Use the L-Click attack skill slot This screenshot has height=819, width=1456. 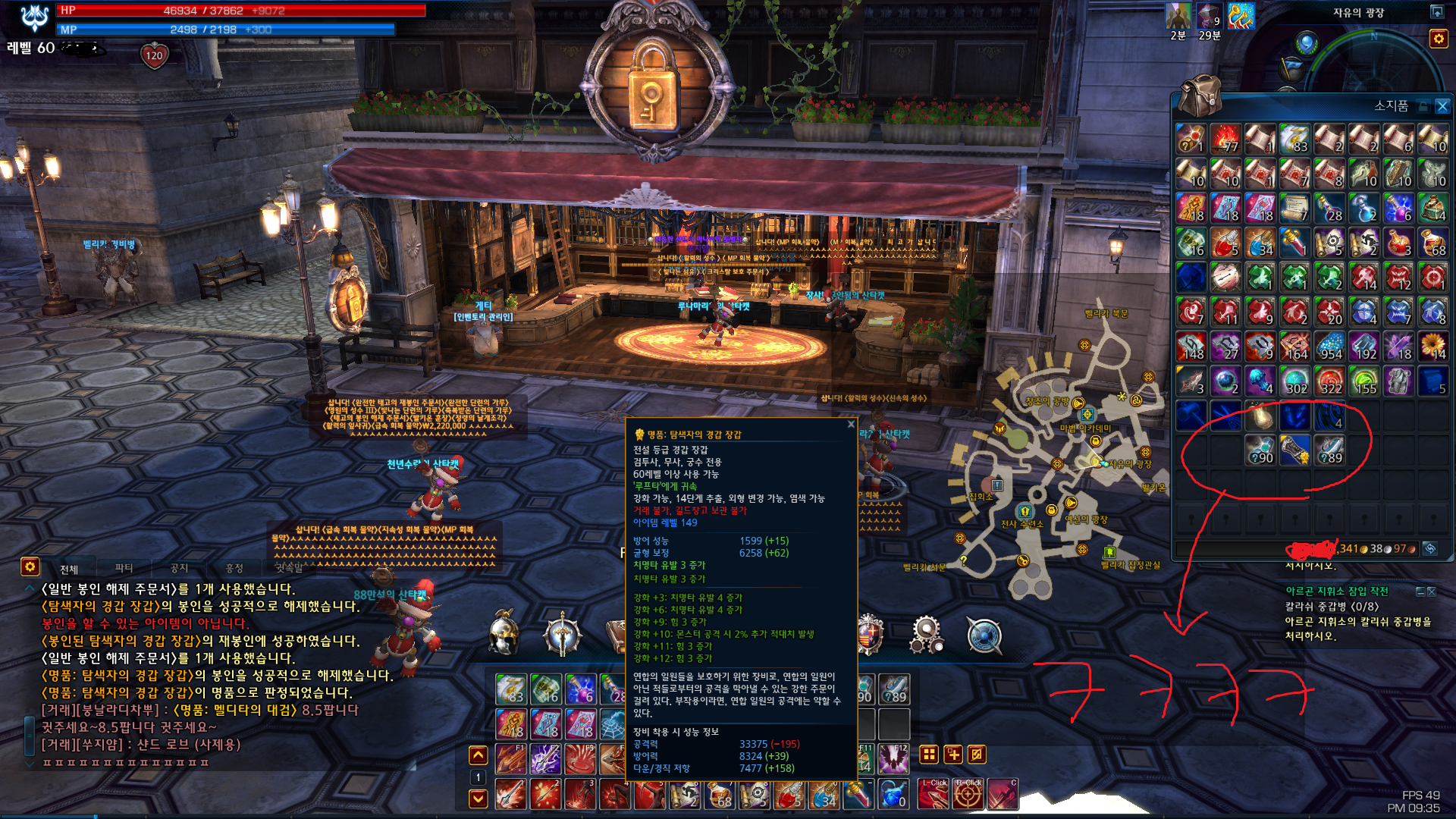[x=934, y=794]
